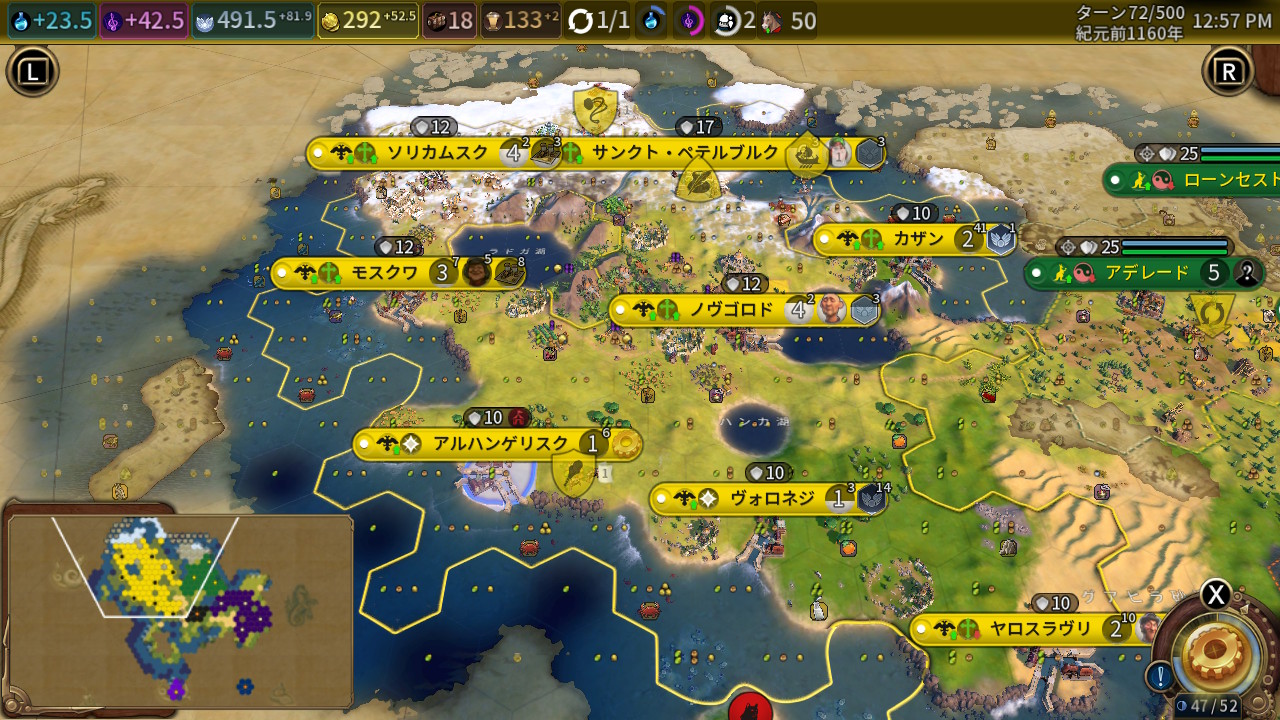The height and width of the screenshot is (720, 1280).
Task: Click the world minimap
Action: (180, 610)
